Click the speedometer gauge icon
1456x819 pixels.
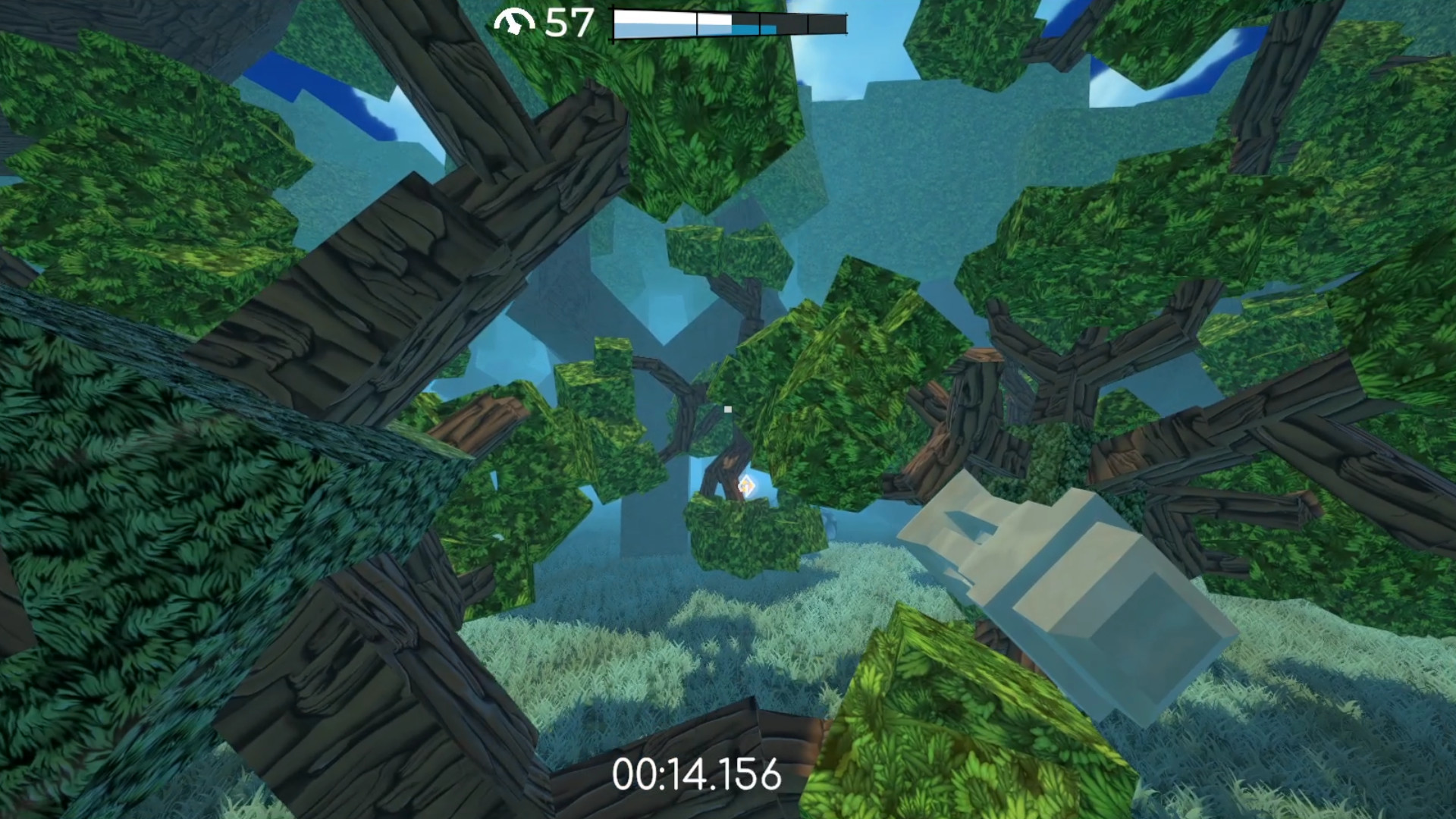click(515, 20)
